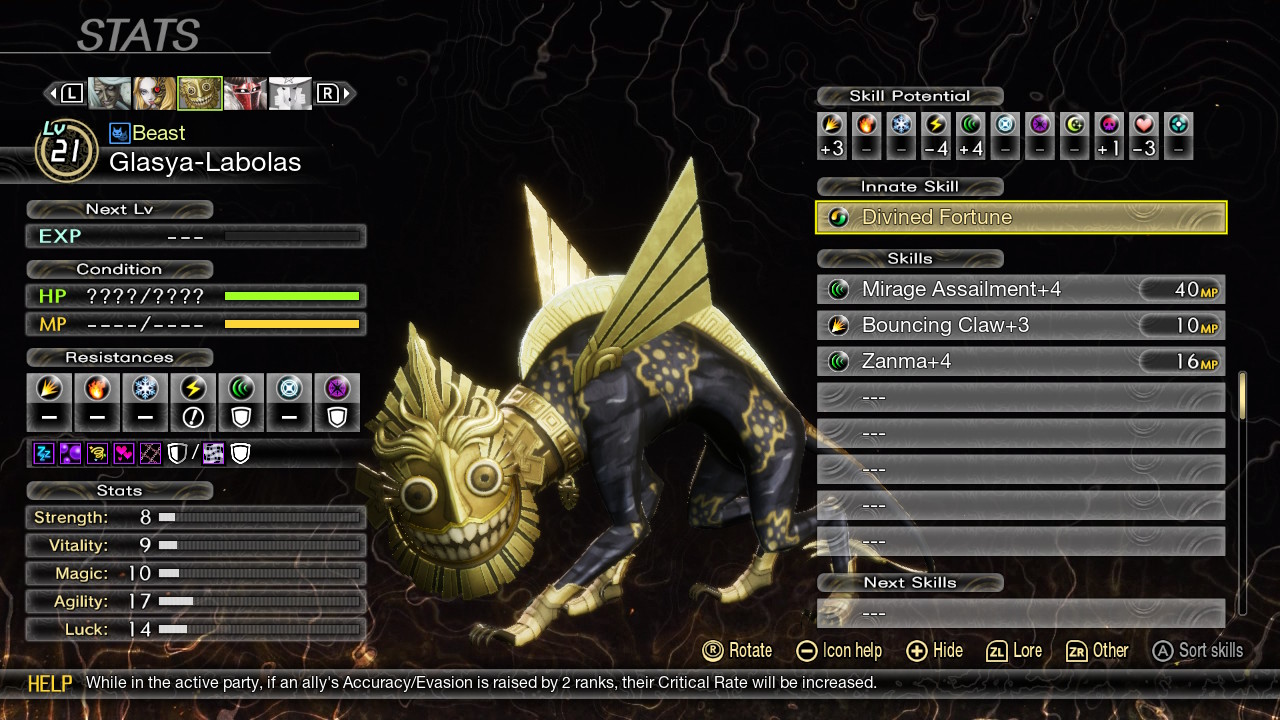Click the sleep ailment resistance icon
This screenshot has height=720, width=1280.
pos(44,454)
